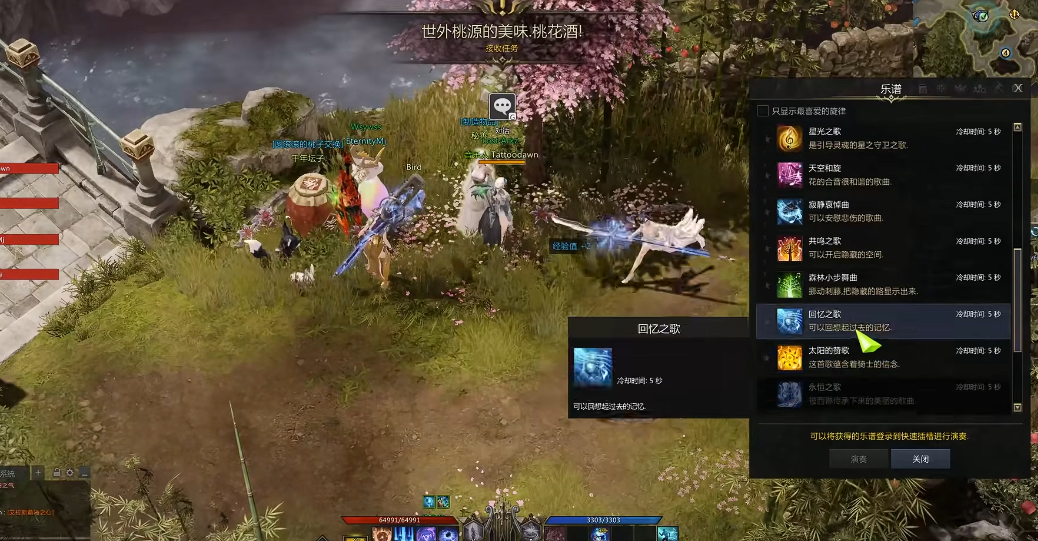
Task: Click the speech bubble chat icon
Action: tap(502, 104)
